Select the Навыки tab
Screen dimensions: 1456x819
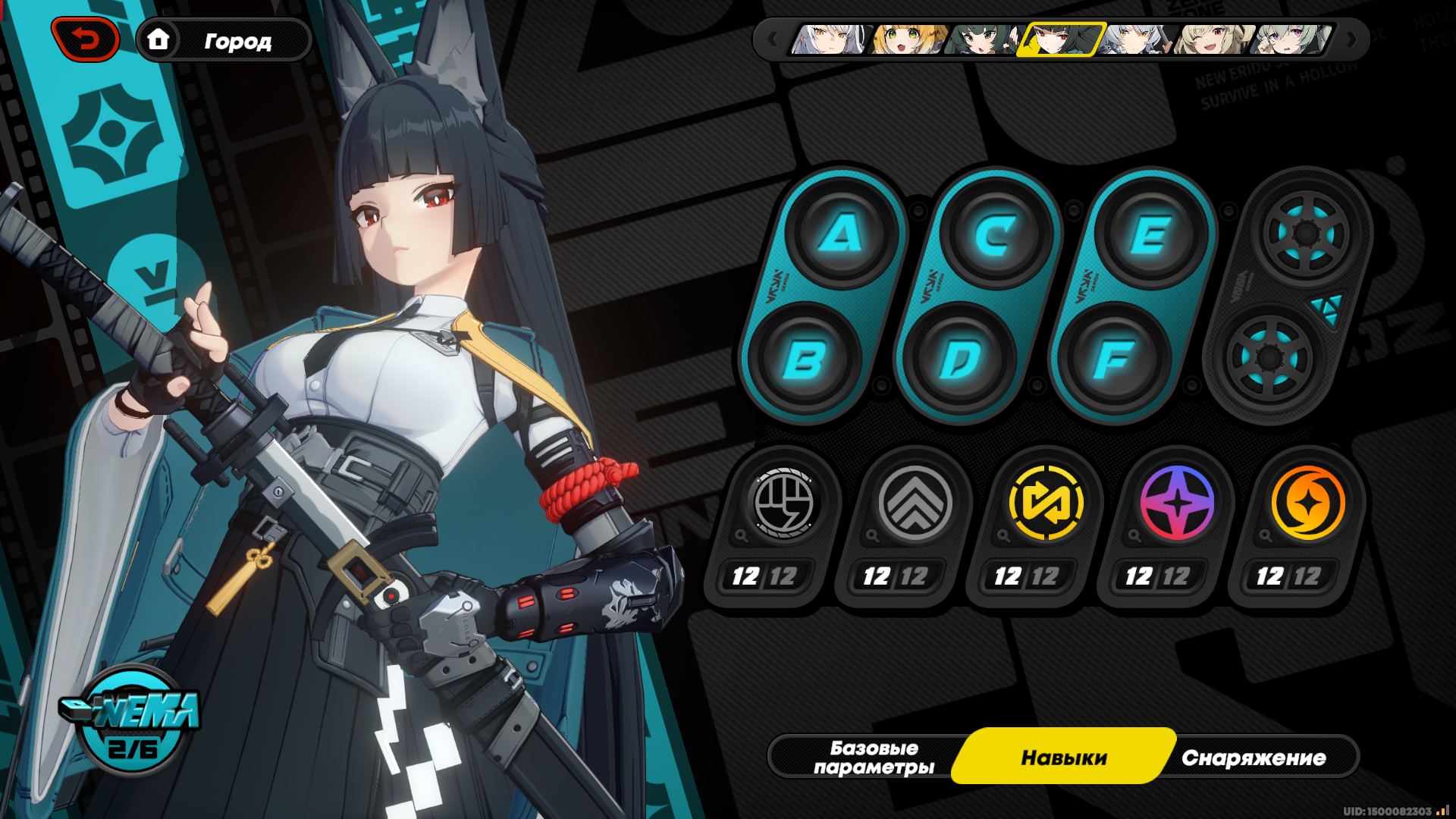1063,757
